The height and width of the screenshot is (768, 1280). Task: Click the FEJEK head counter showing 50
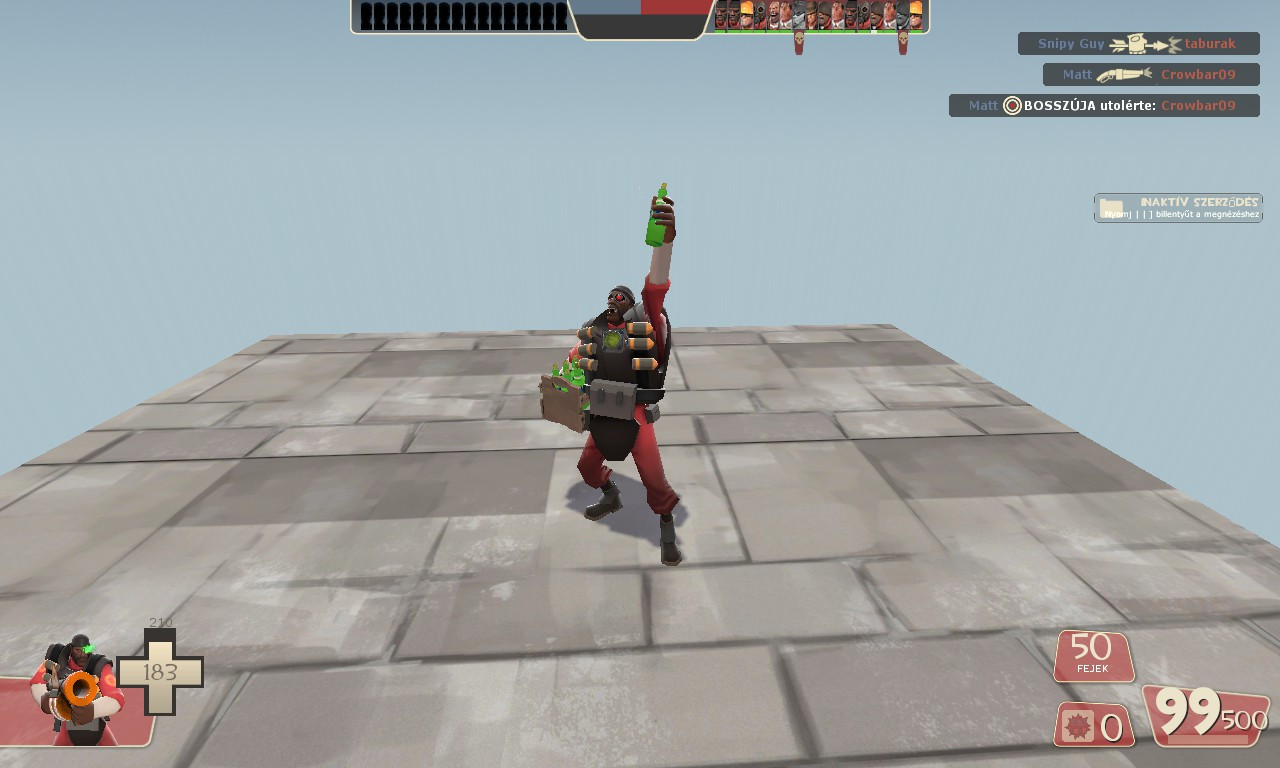[x=1093, y=657]
